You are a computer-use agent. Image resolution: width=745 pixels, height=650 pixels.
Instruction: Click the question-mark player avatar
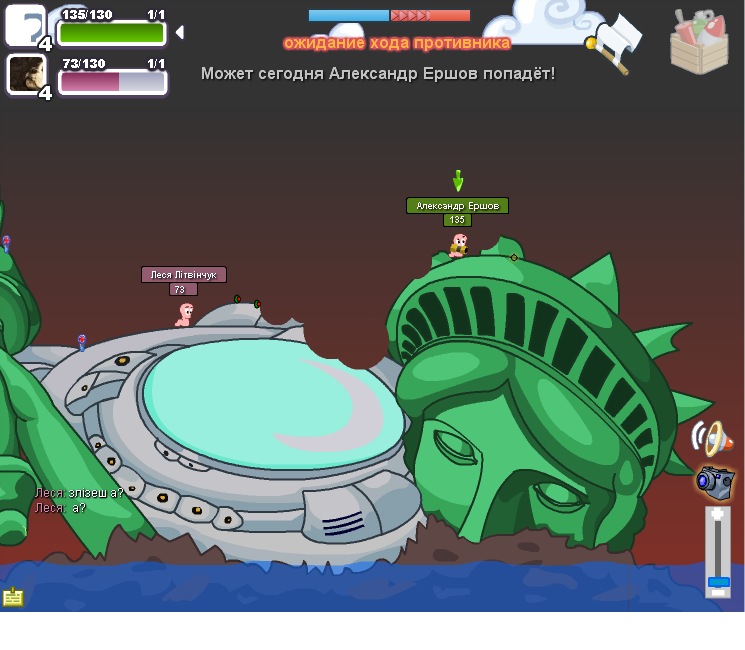click(x=25, y=25)
